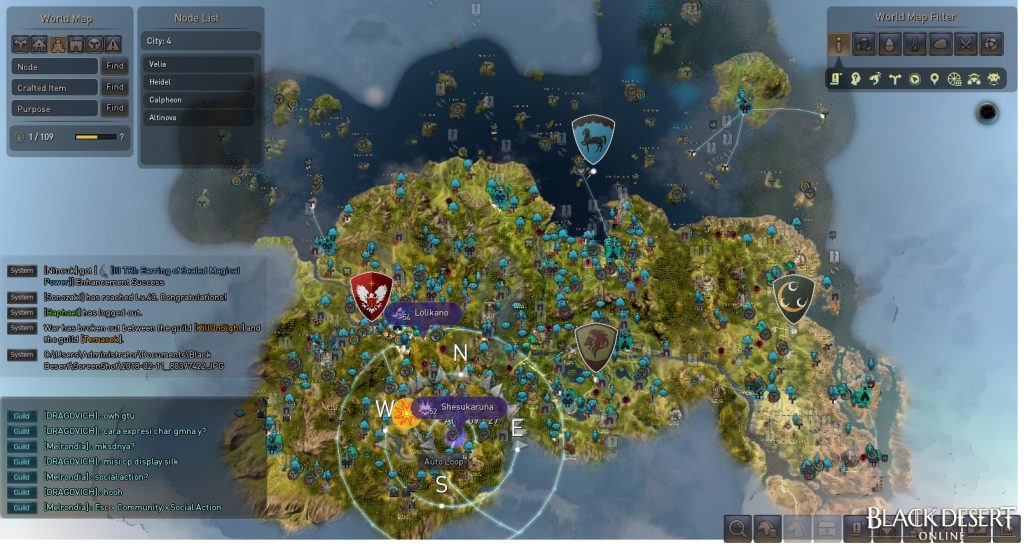Toggle the crossed swords map filter
Image resolution: width=1024 pixels, height=546 pixels.
[x=965, y=44]
